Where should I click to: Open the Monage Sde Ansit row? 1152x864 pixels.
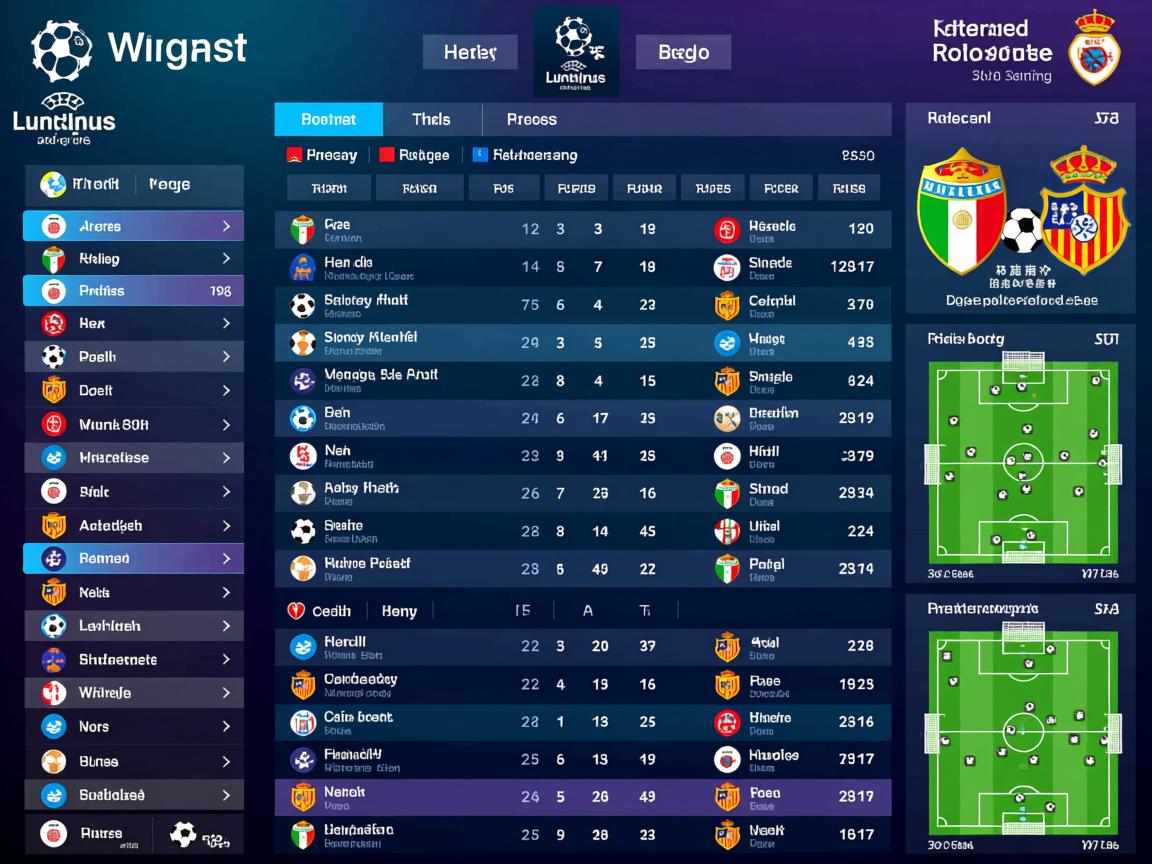point(582,380)
